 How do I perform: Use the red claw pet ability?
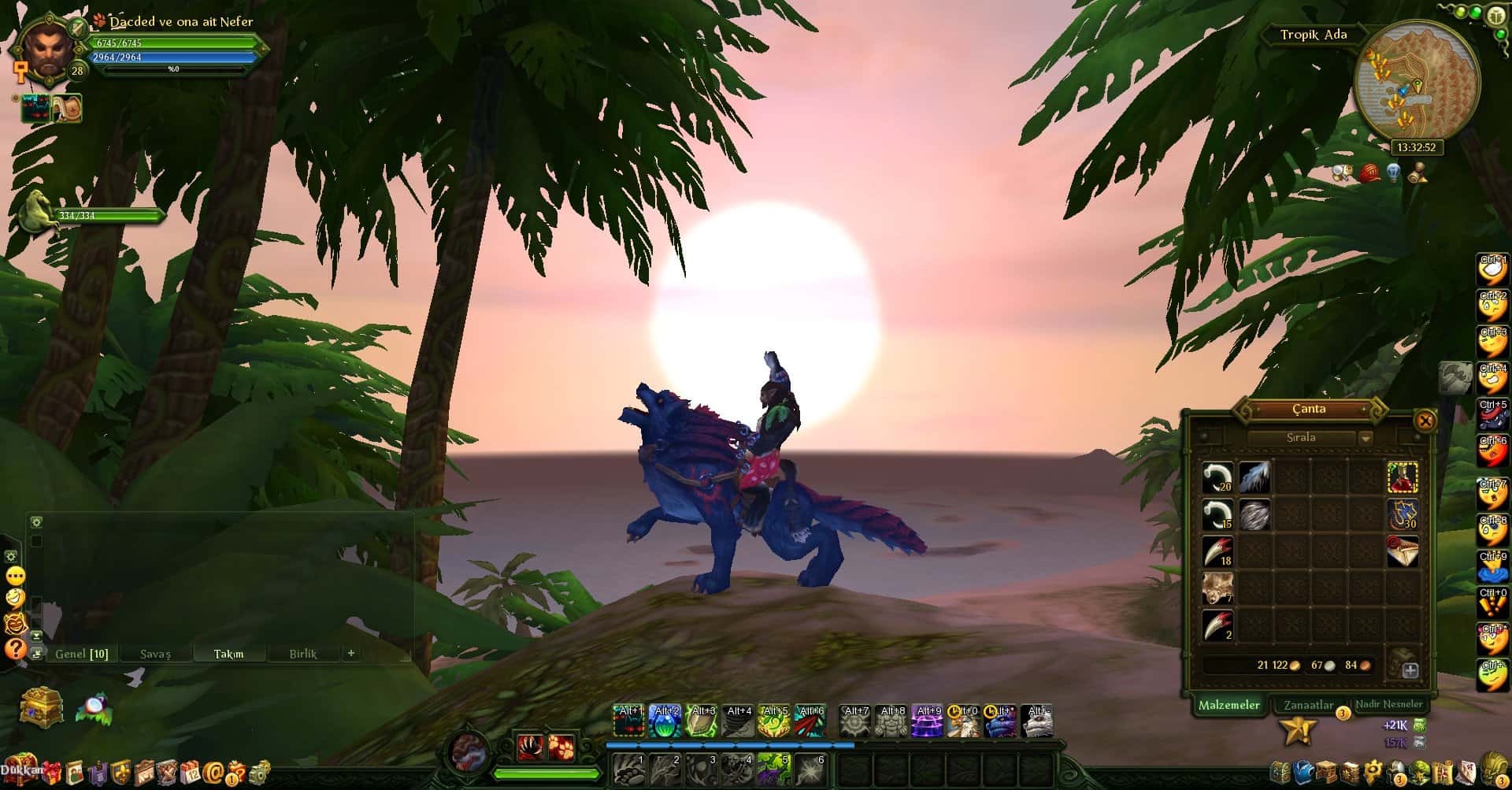[530, 747]
